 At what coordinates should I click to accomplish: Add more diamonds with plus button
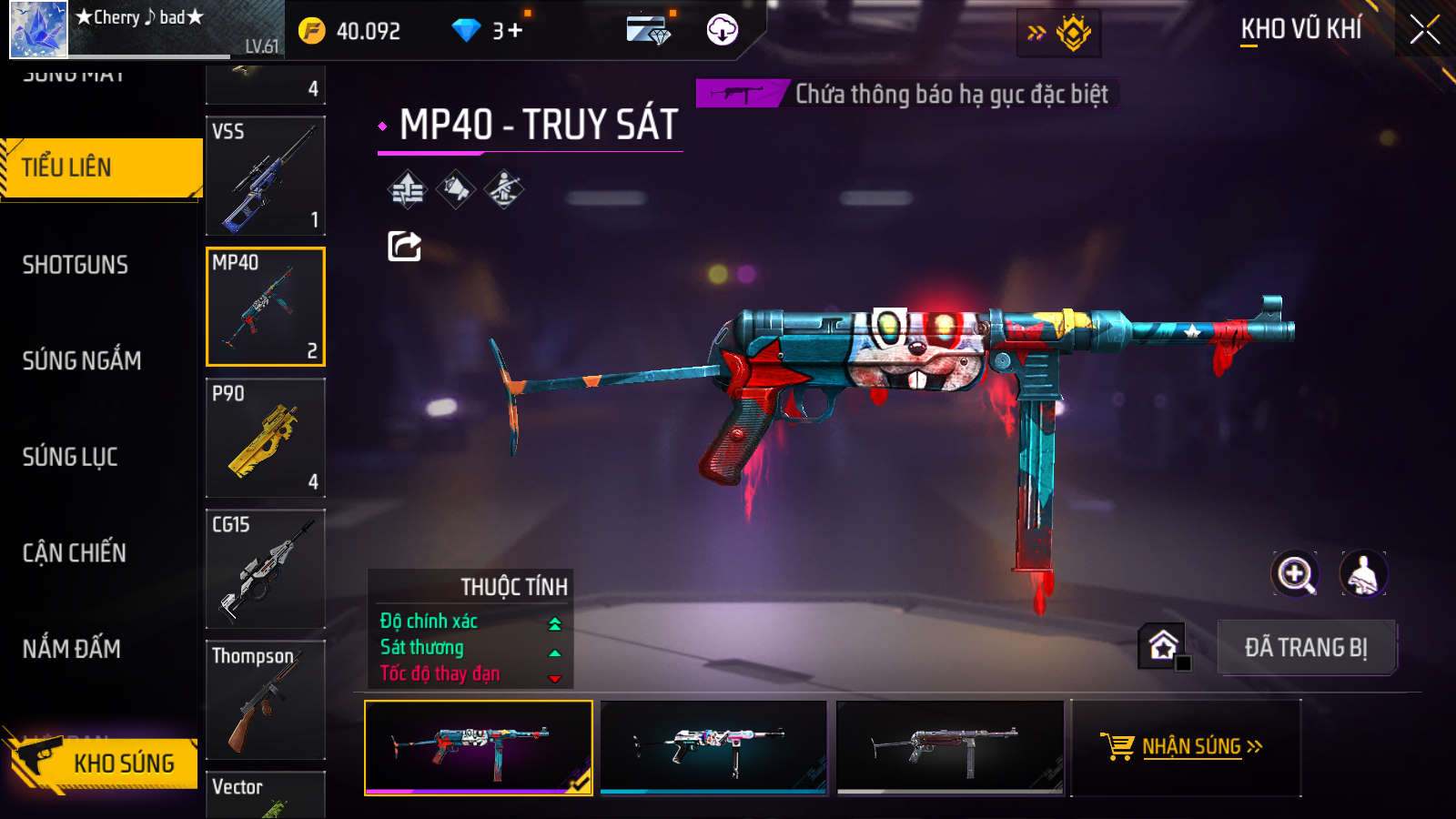point(515,31)
